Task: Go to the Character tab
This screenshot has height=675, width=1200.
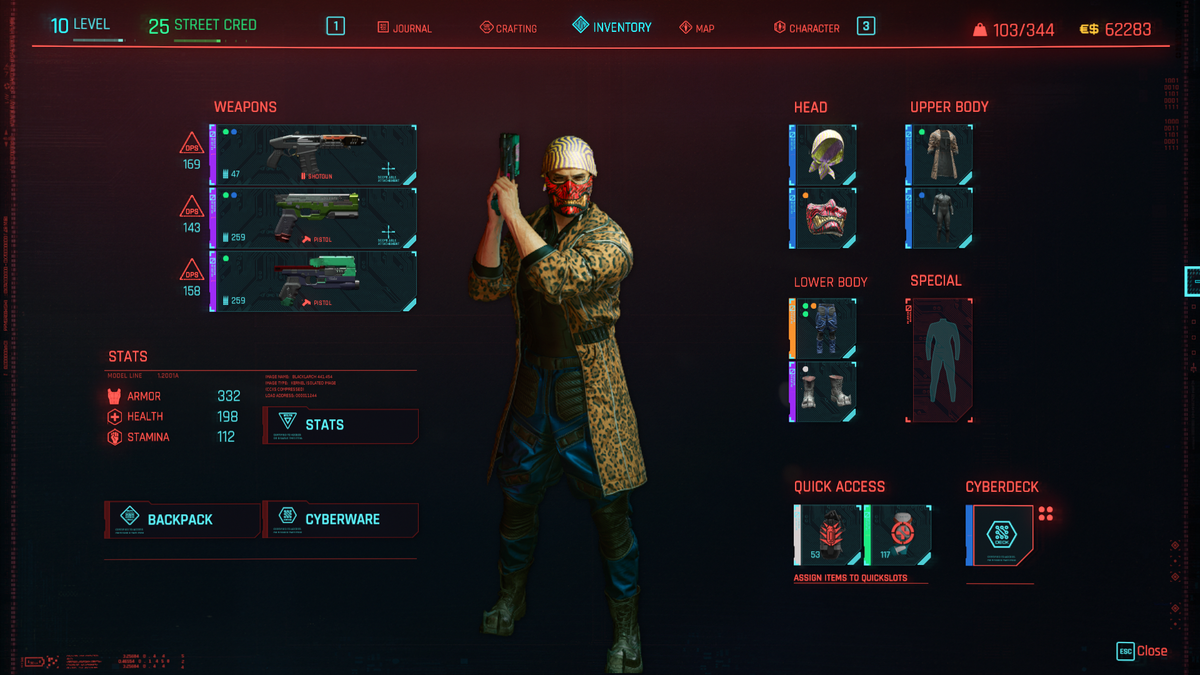Action: [x=806, y=28]
